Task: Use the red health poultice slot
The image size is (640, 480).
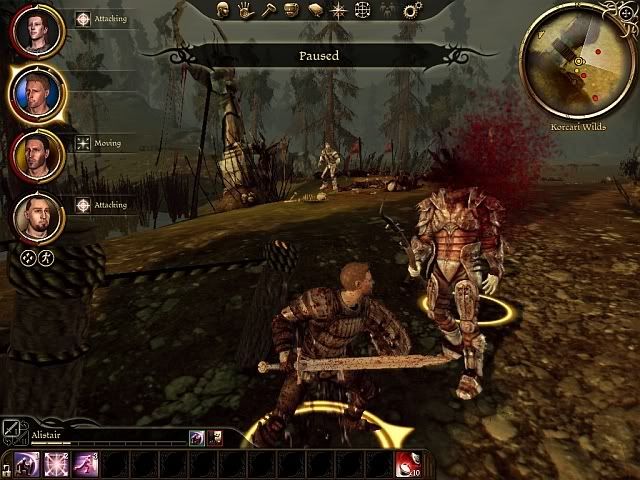Action: pyautogui.click(x=407, y=464)
